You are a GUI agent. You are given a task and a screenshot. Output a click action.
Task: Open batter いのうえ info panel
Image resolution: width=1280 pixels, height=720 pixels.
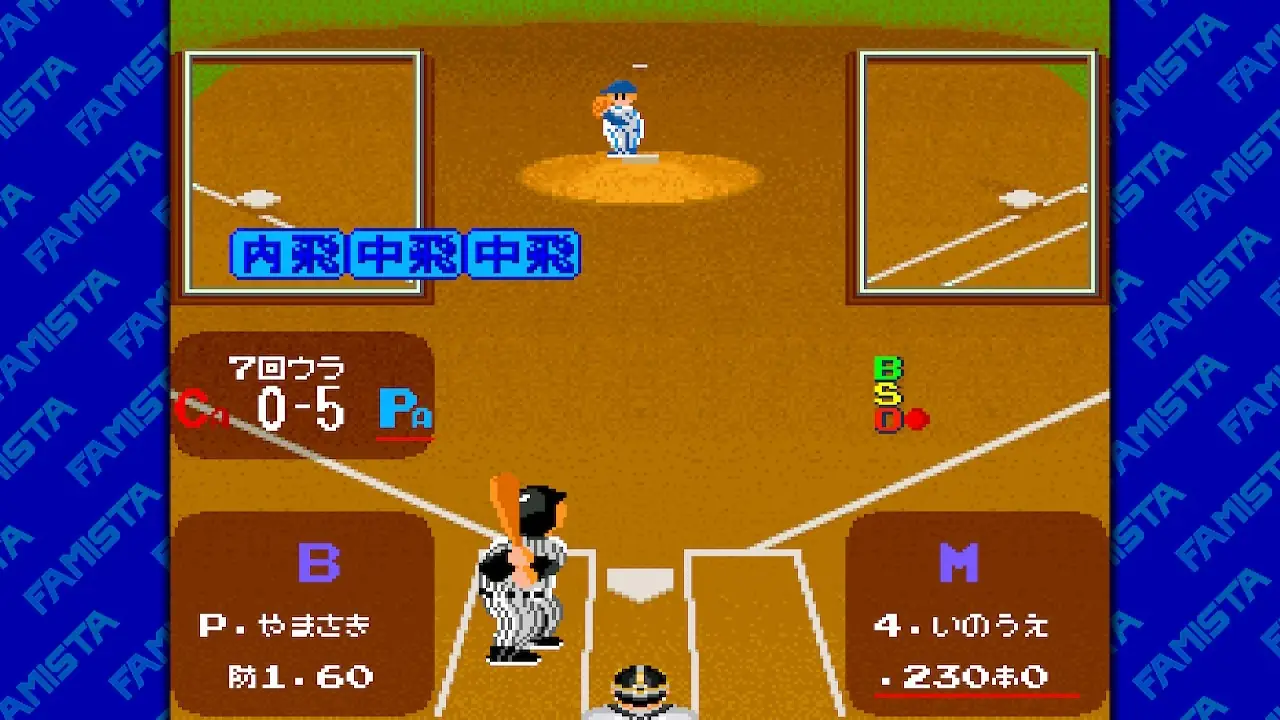pos(976,612)
